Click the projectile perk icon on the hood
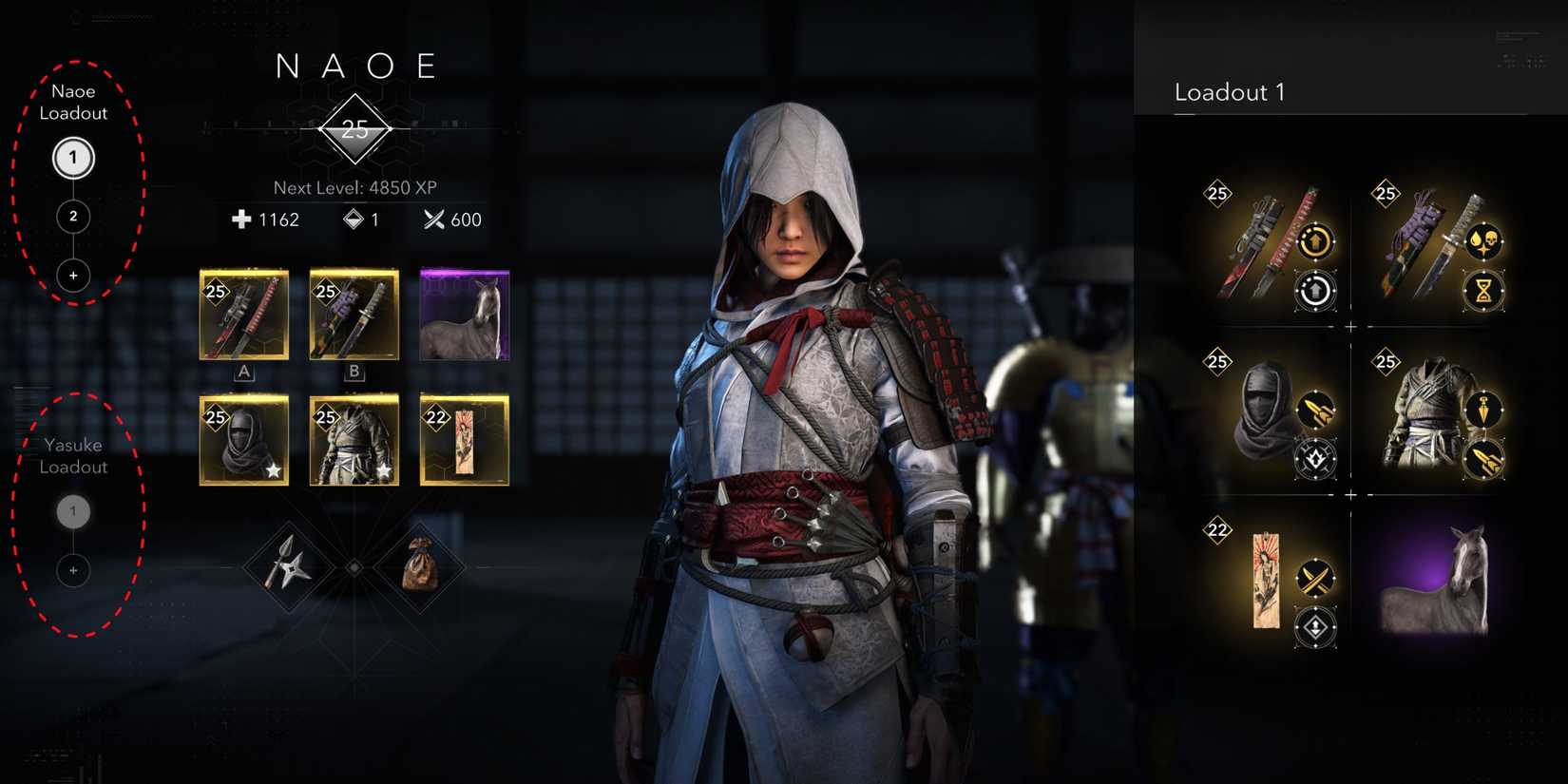The image size is (1568, 784). (1315, 409)
